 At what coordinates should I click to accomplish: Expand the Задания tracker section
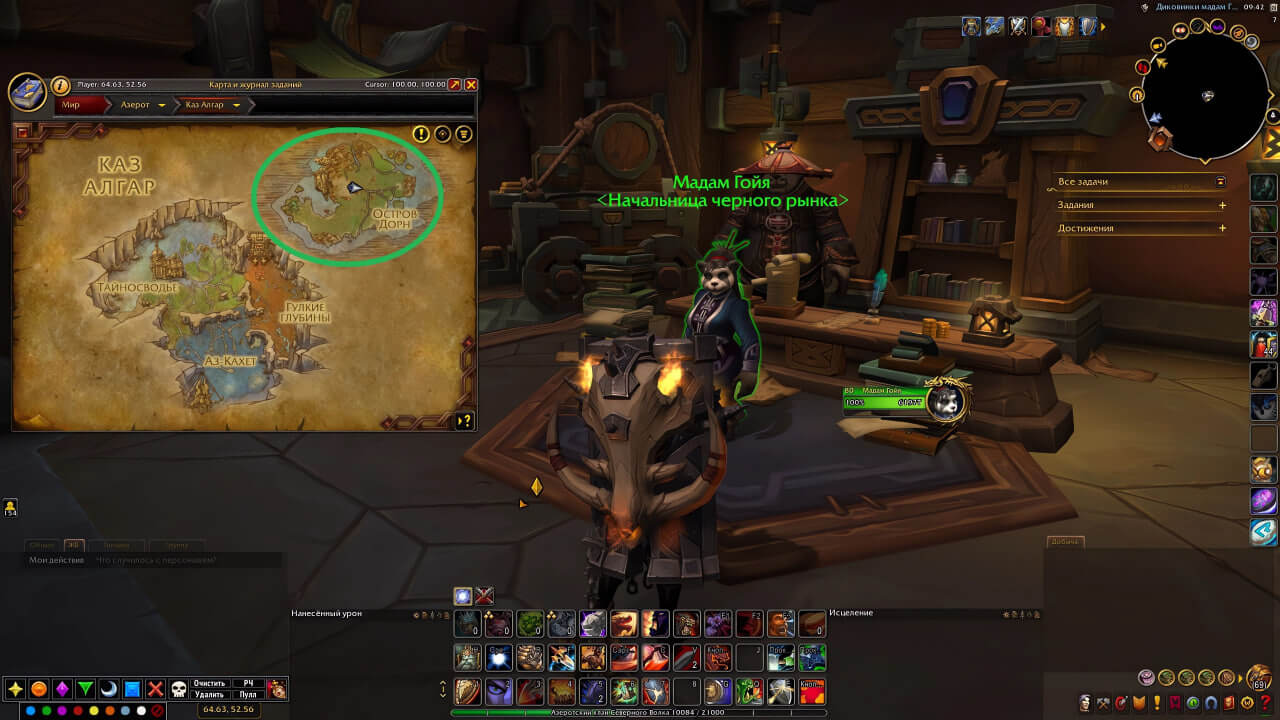click(x=1222, y=205)
